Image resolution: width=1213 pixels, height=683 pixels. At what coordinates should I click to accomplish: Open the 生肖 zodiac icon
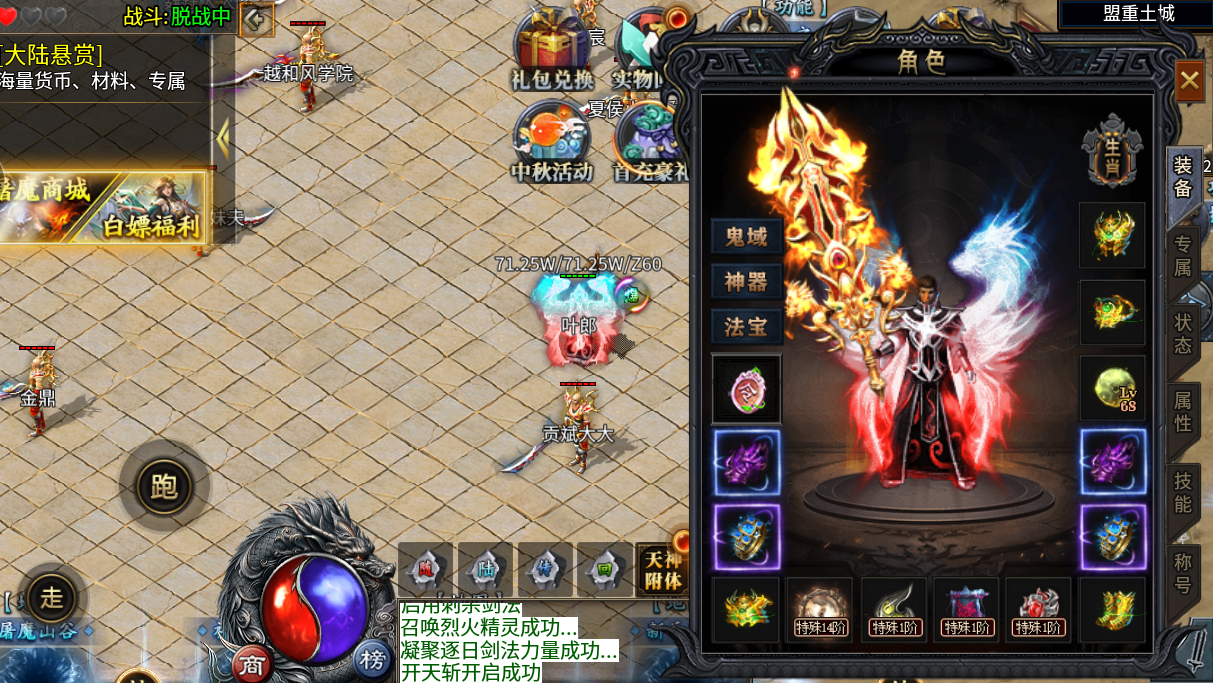(1112, 150)
